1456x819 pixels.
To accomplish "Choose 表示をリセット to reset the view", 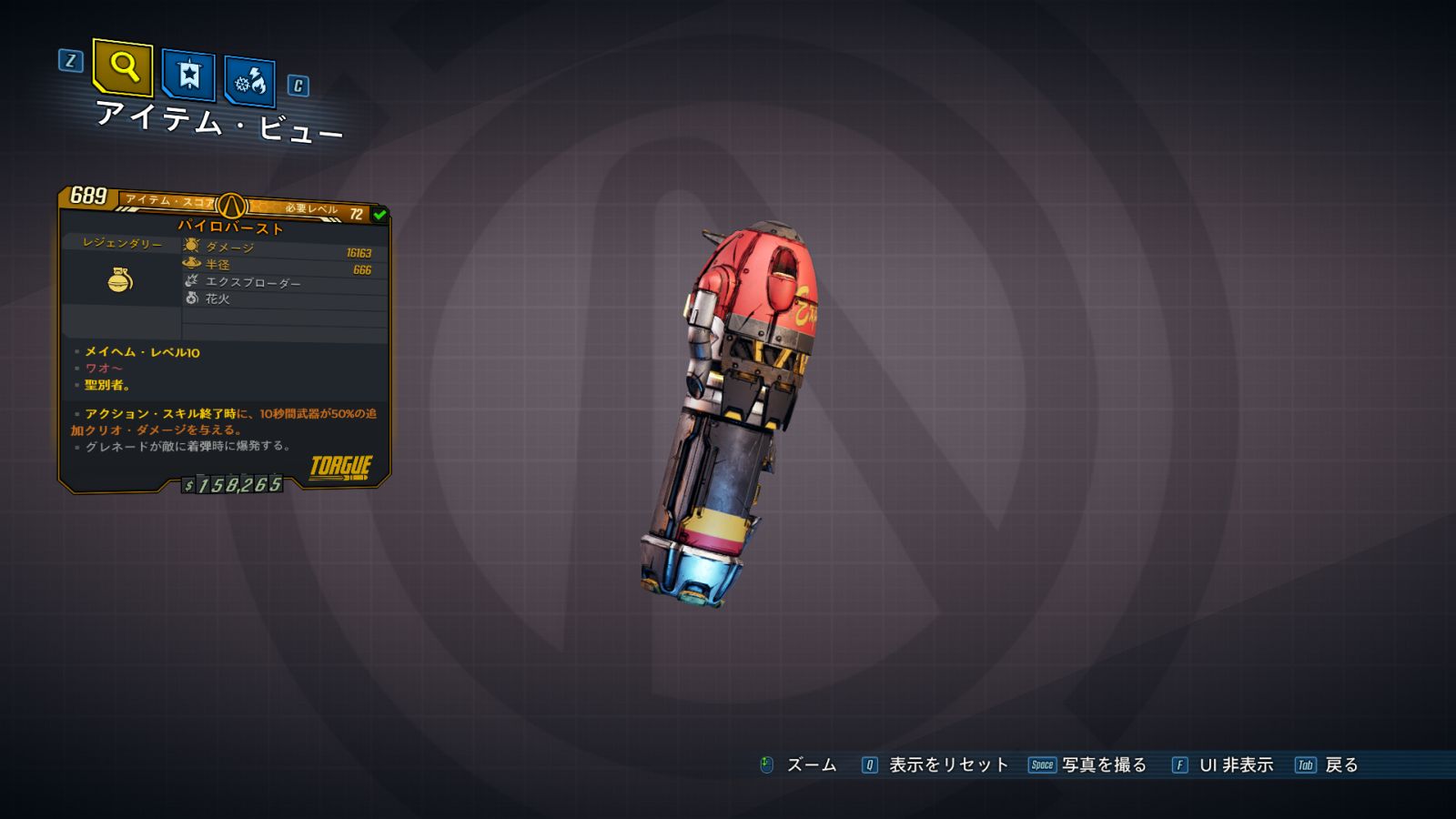I will [947, 765].
